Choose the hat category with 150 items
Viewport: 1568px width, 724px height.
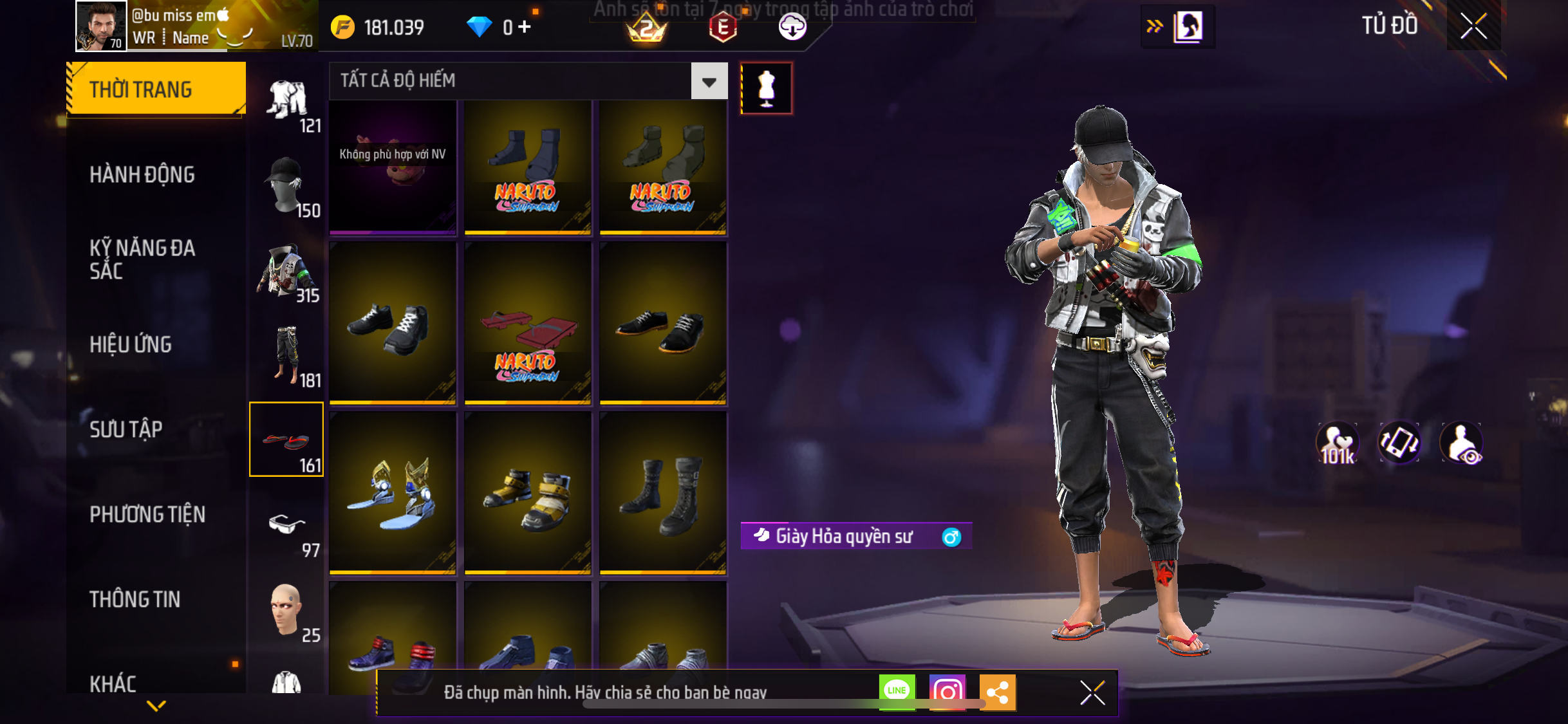(x=286, y=186)
